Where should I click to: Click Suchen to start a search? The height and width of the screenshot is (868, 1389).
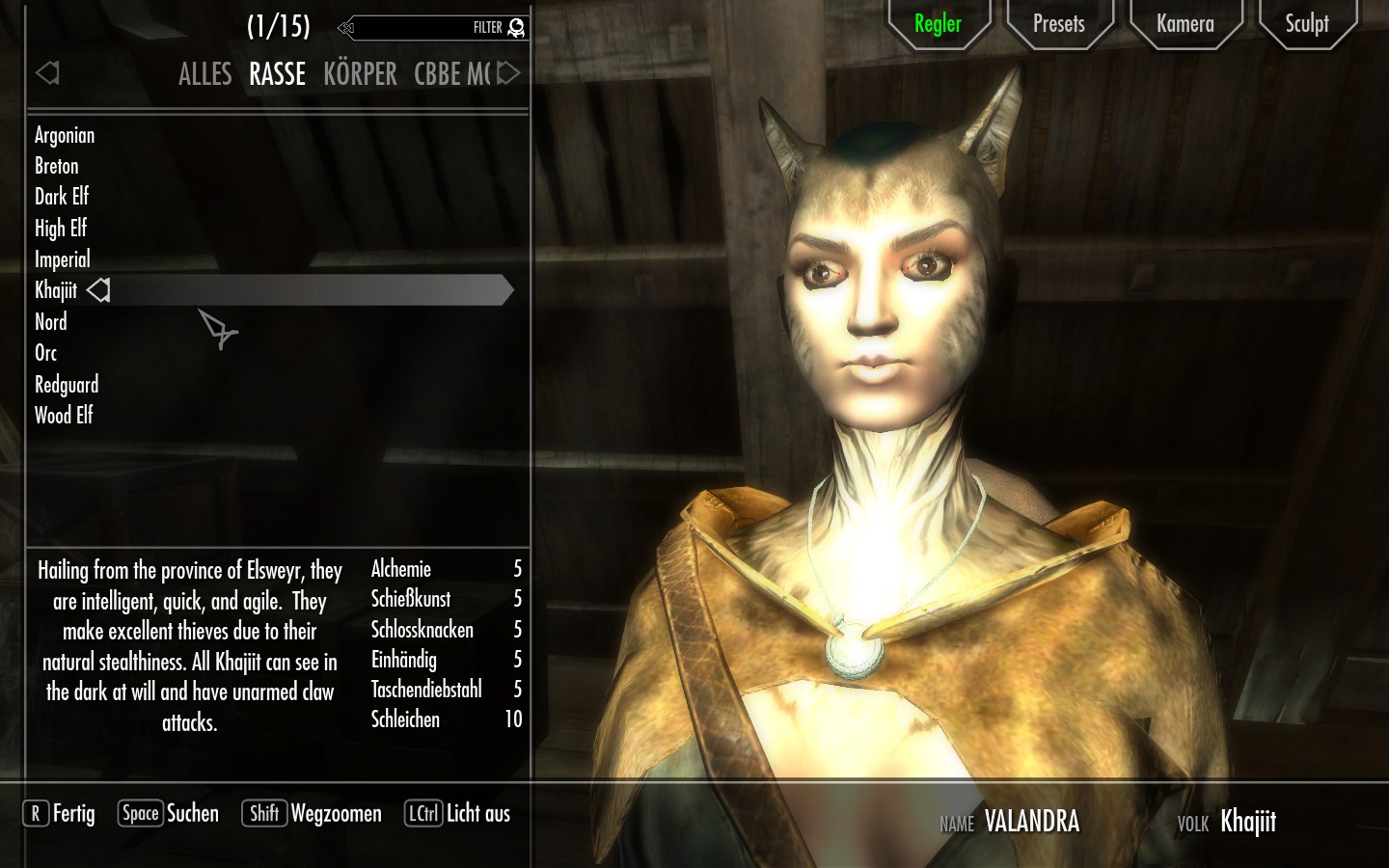coord(192,813)
